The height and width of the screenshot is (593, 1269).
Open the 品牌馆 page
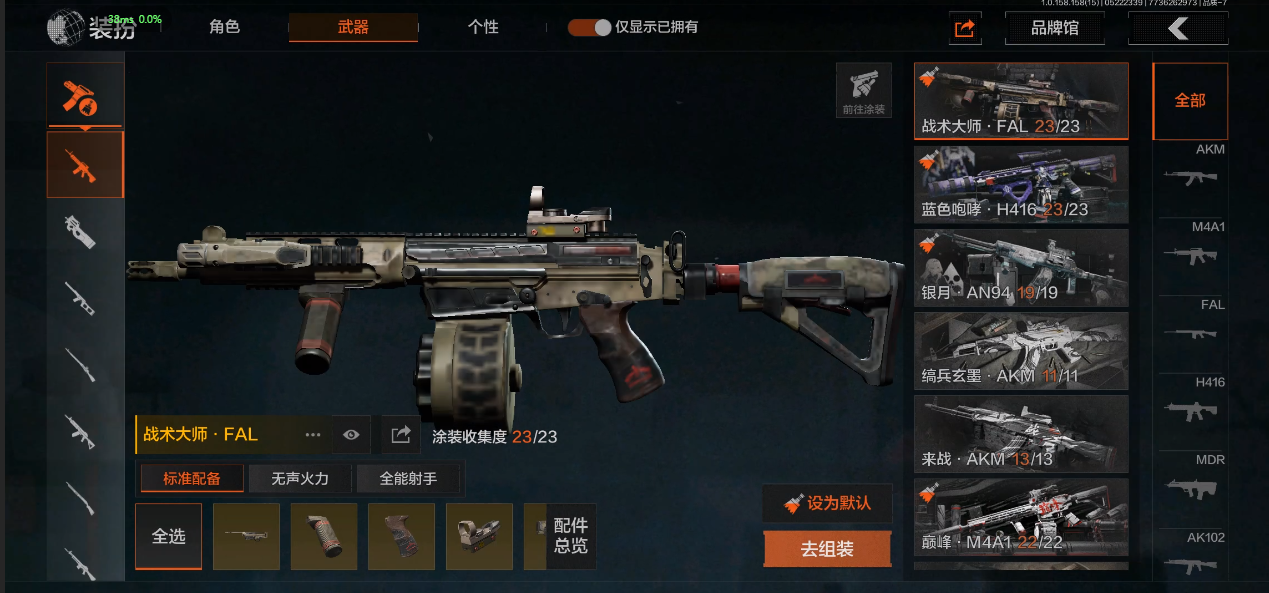coord(1054,28)
